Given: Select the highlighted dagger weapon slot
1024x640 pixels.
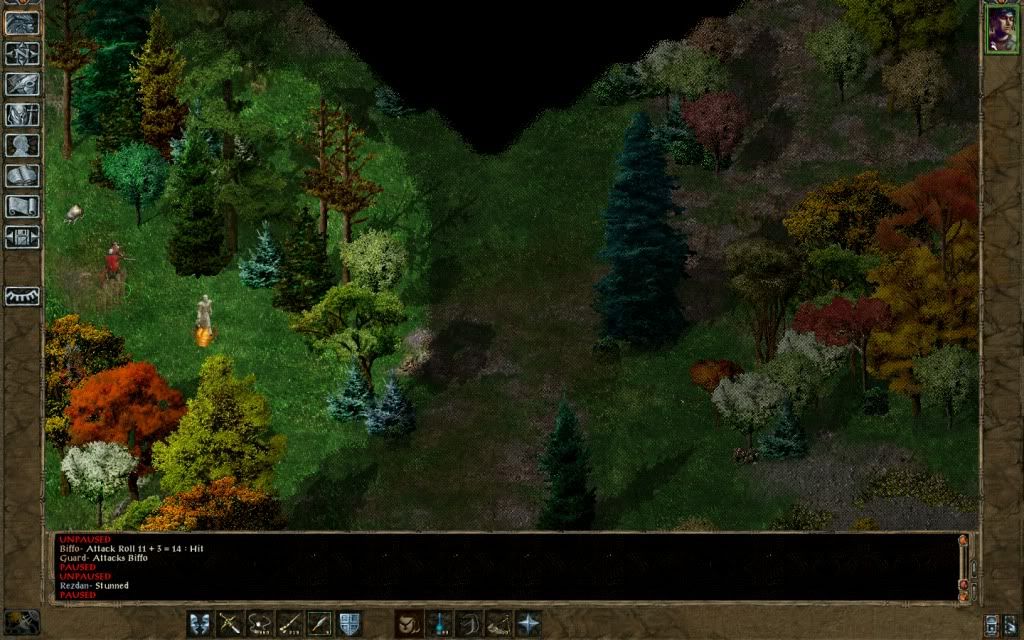Looking at the screenshot, I should pos(320,623).
